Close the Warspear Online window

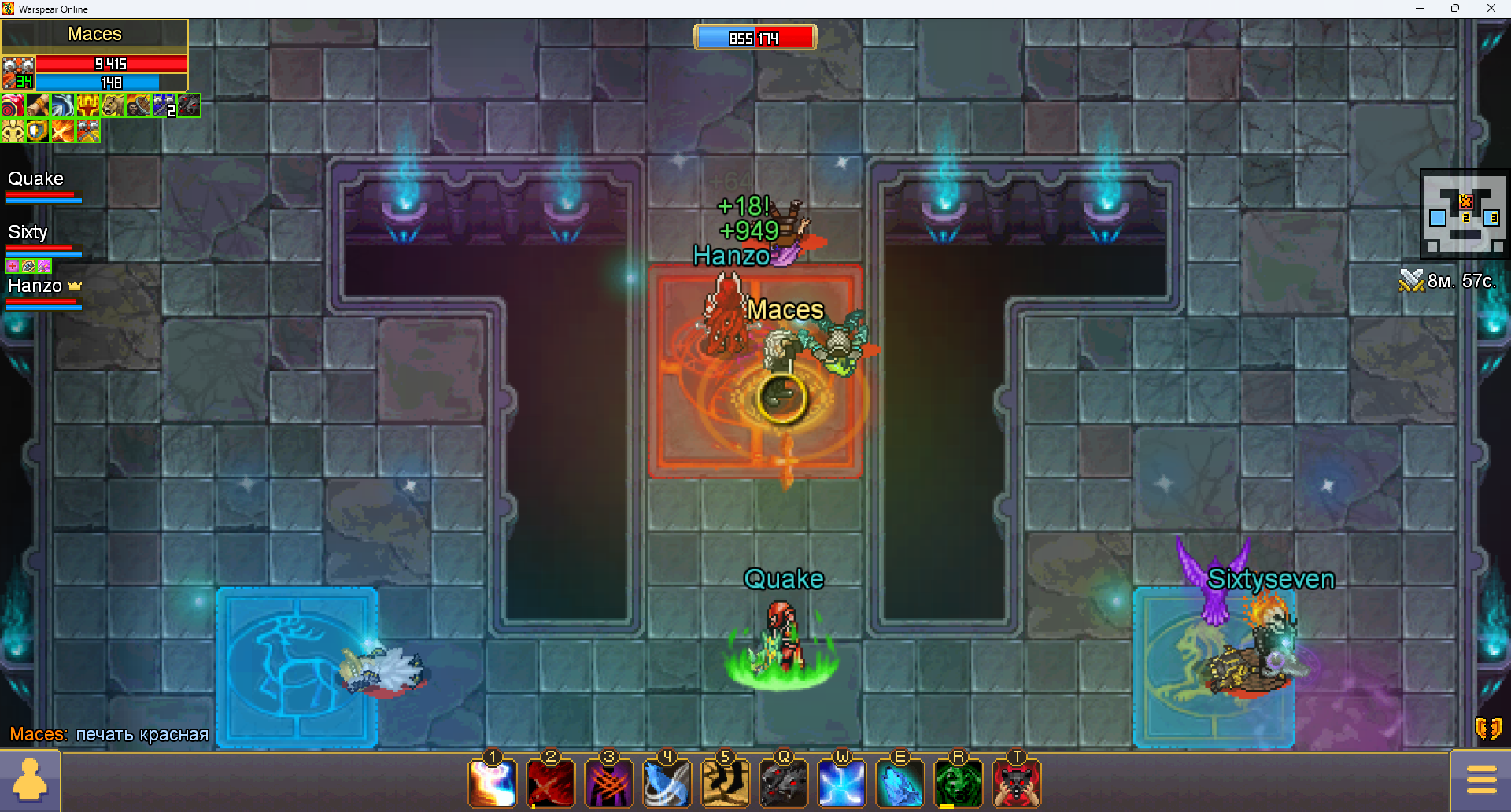[1491, 9]
